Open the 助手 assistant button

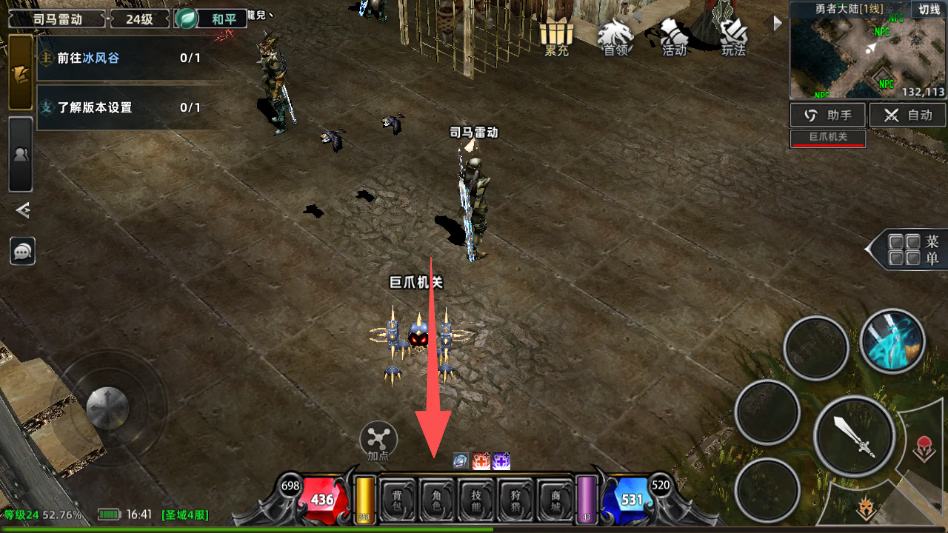827,115
